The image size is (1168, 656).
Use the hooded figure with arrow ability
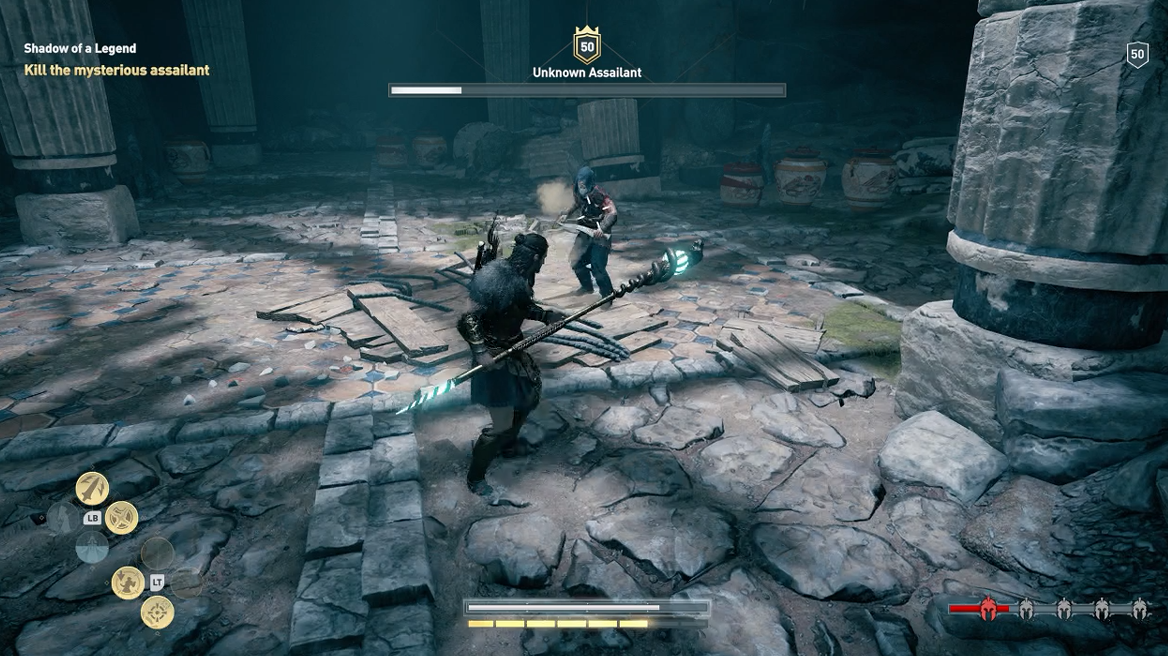tap(127, 582)
